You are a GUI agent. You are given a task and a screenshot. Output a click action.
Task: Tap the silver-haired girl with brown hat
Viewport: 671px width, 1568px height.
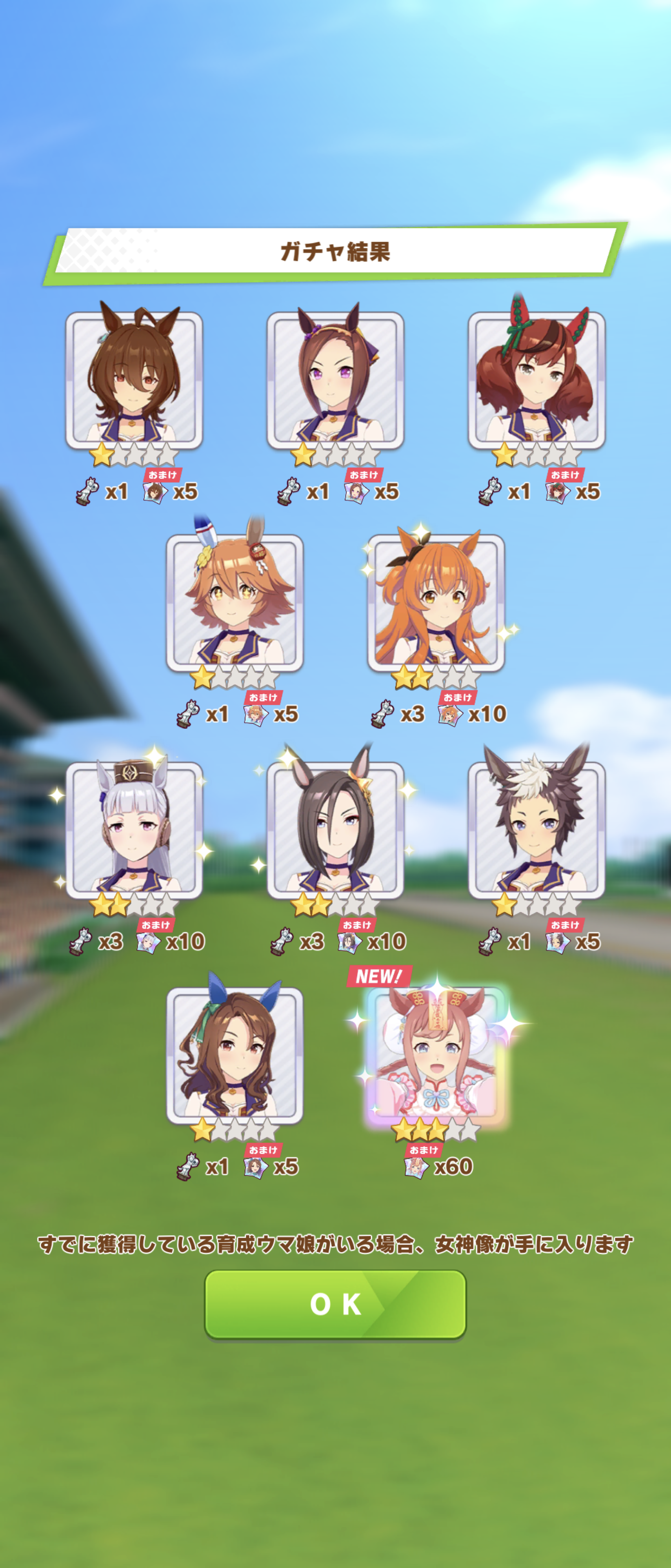coord(134,830)
